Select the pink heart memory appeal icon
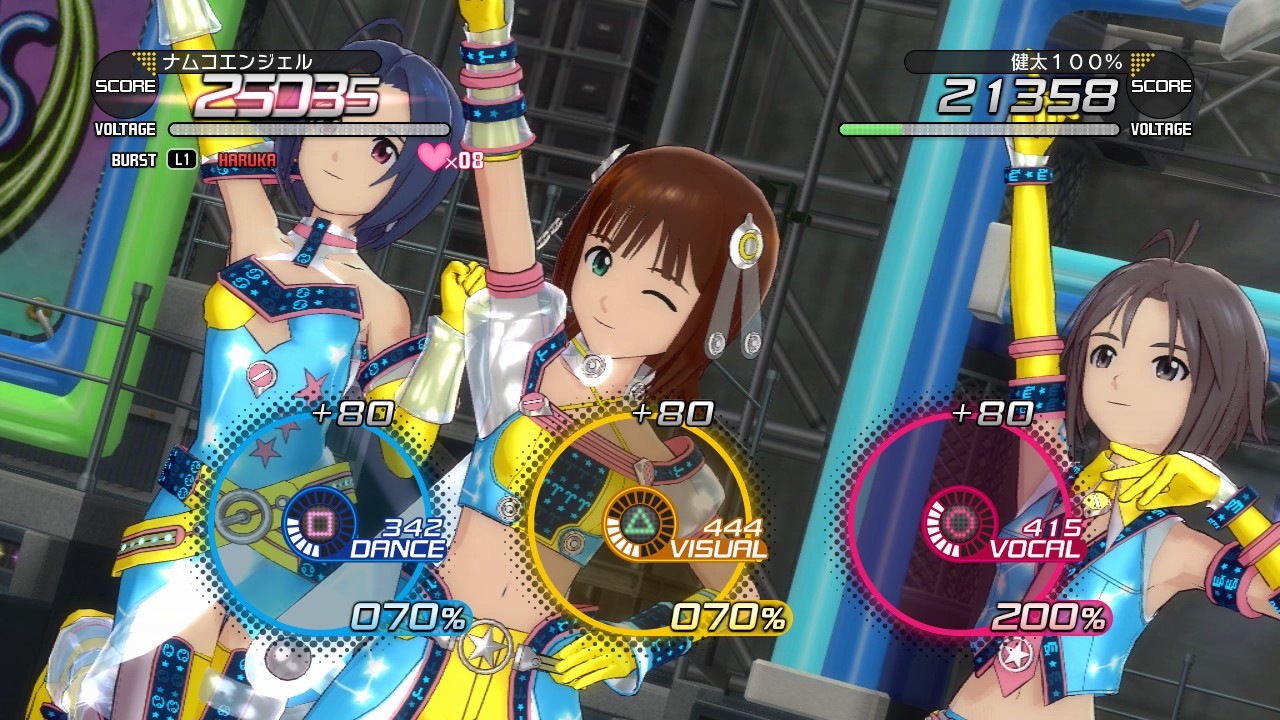This screenshot has height=720, width=1280. [x=434, y=157]
